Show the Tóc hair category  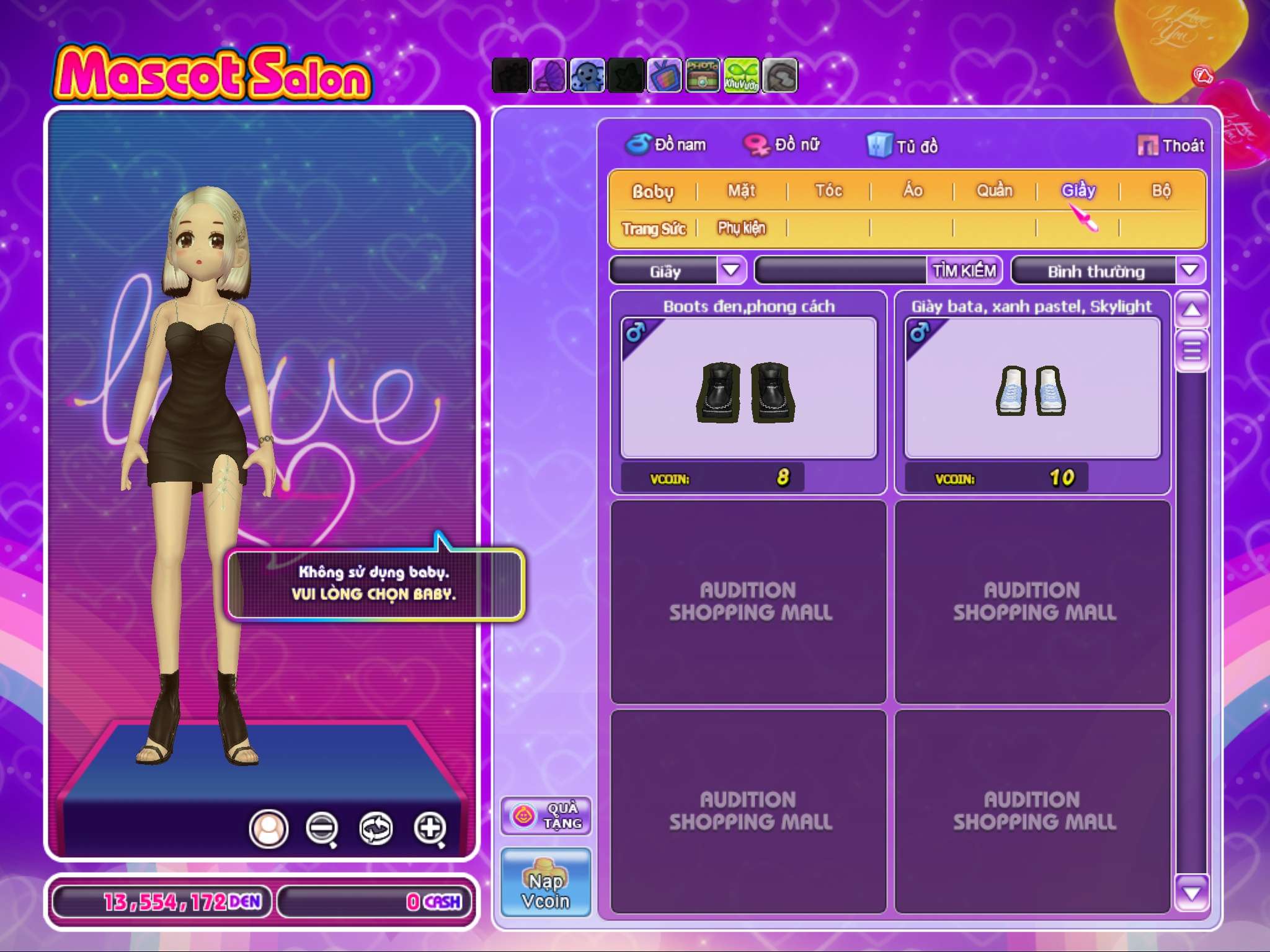pos(828,191)
